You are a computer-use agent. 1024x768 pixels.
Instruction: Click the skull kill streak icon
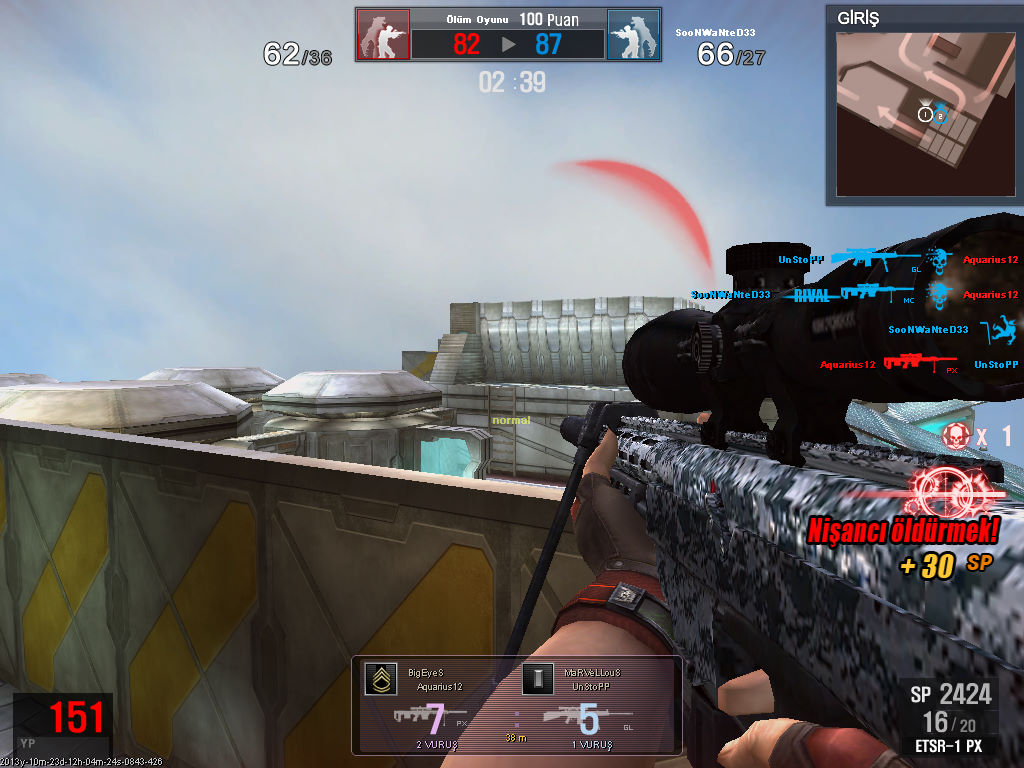(x=957, y=434)
